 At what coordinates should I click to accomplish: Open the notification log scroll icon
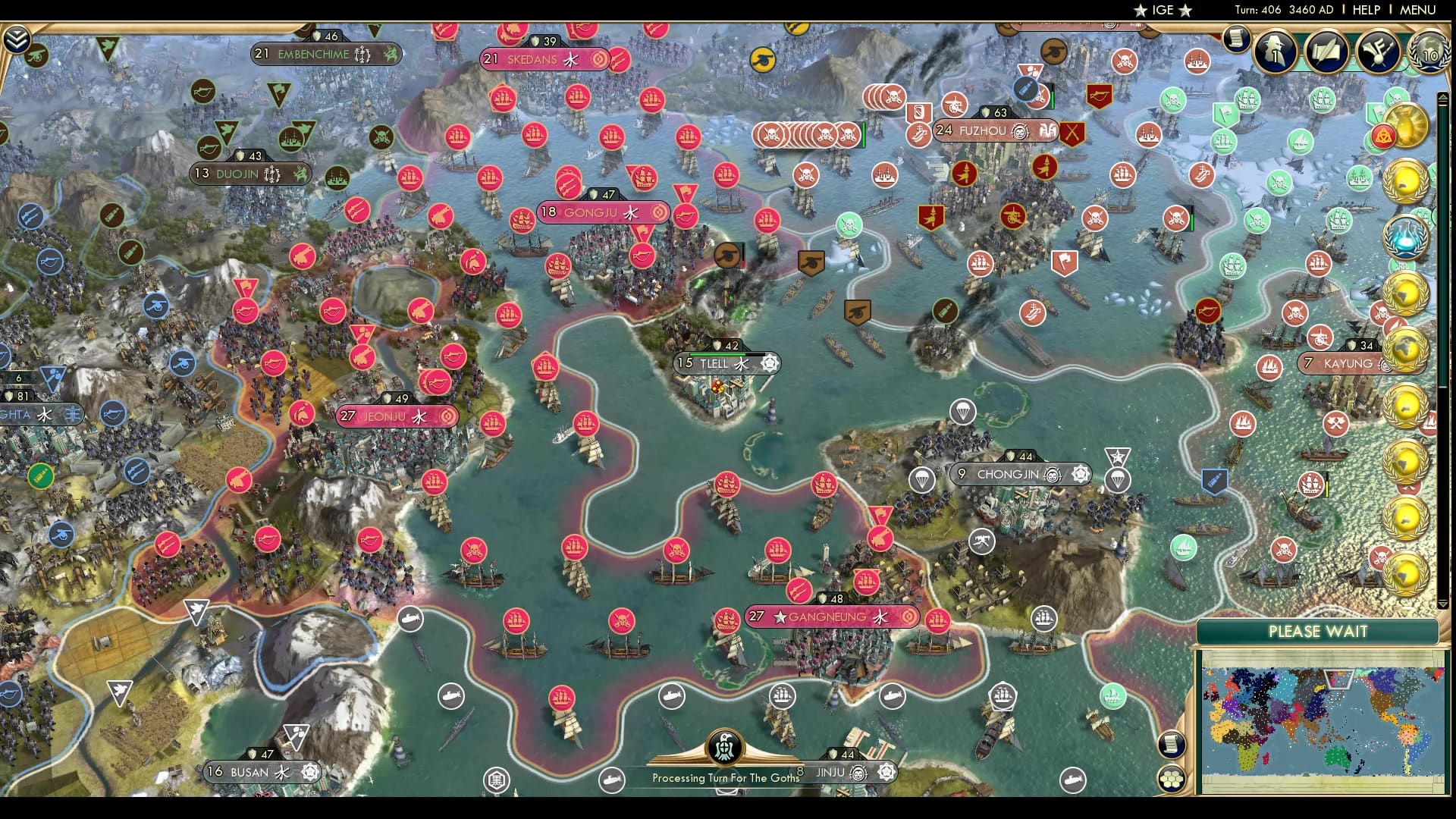point(1236,40)
